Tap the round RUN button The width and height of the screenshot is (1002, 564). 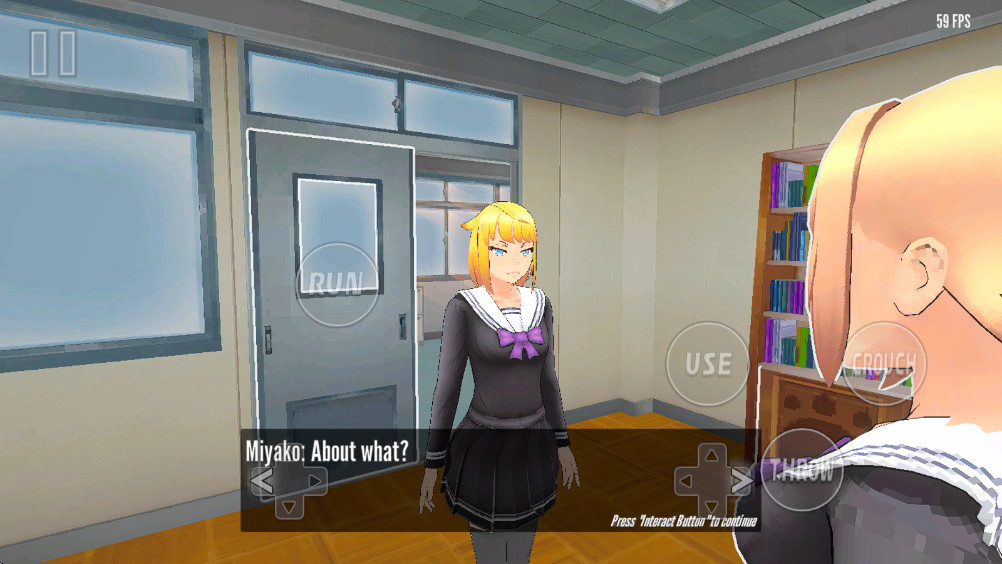(338, 284)
